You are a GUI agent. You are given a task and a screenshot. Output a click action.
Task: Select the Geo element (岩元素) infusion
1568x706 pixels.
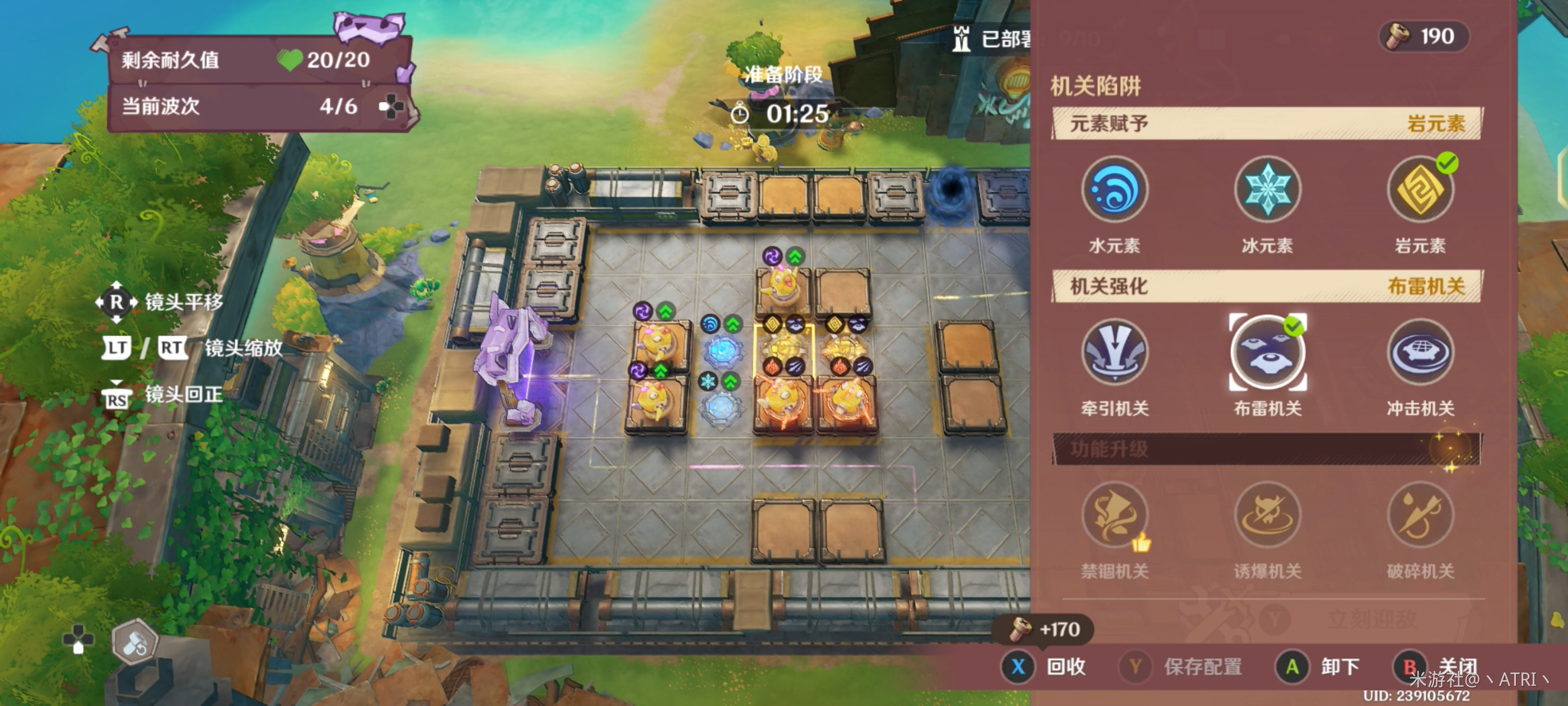click(1420, 189)
